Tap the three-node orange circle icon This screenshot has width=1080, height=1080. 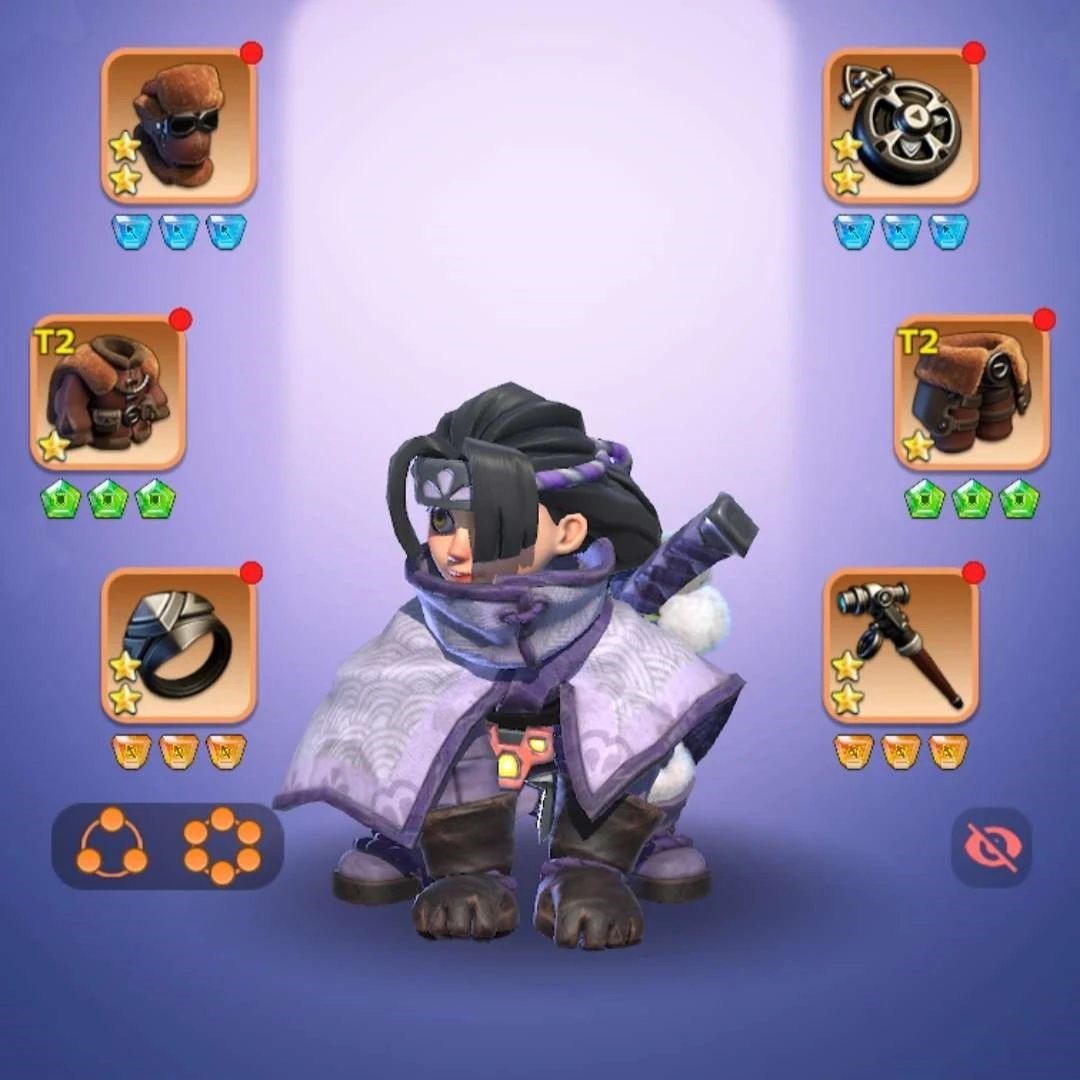pos(112,845)
